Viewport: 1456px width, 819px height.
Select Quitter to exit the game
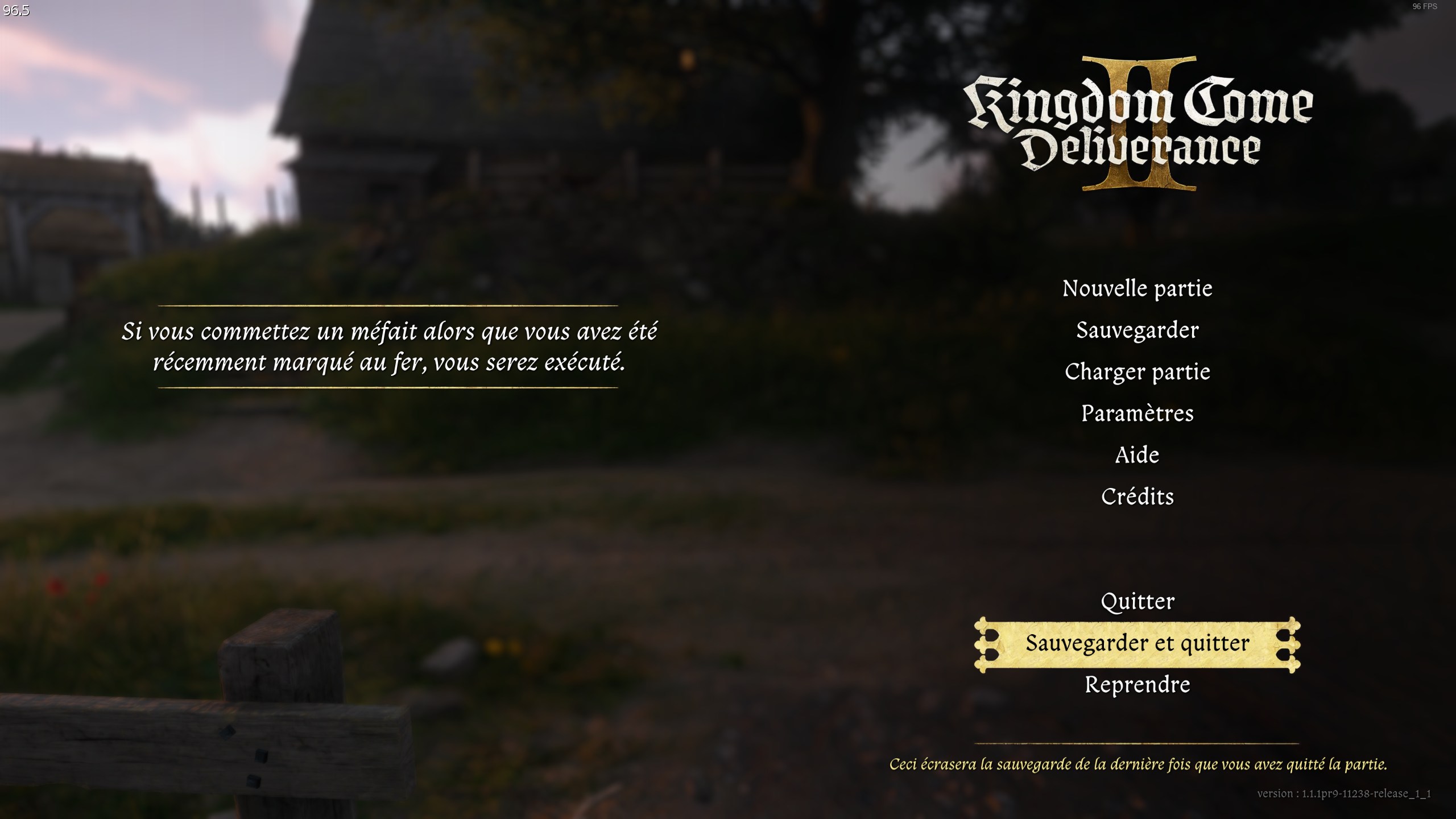coord(1138,601)
